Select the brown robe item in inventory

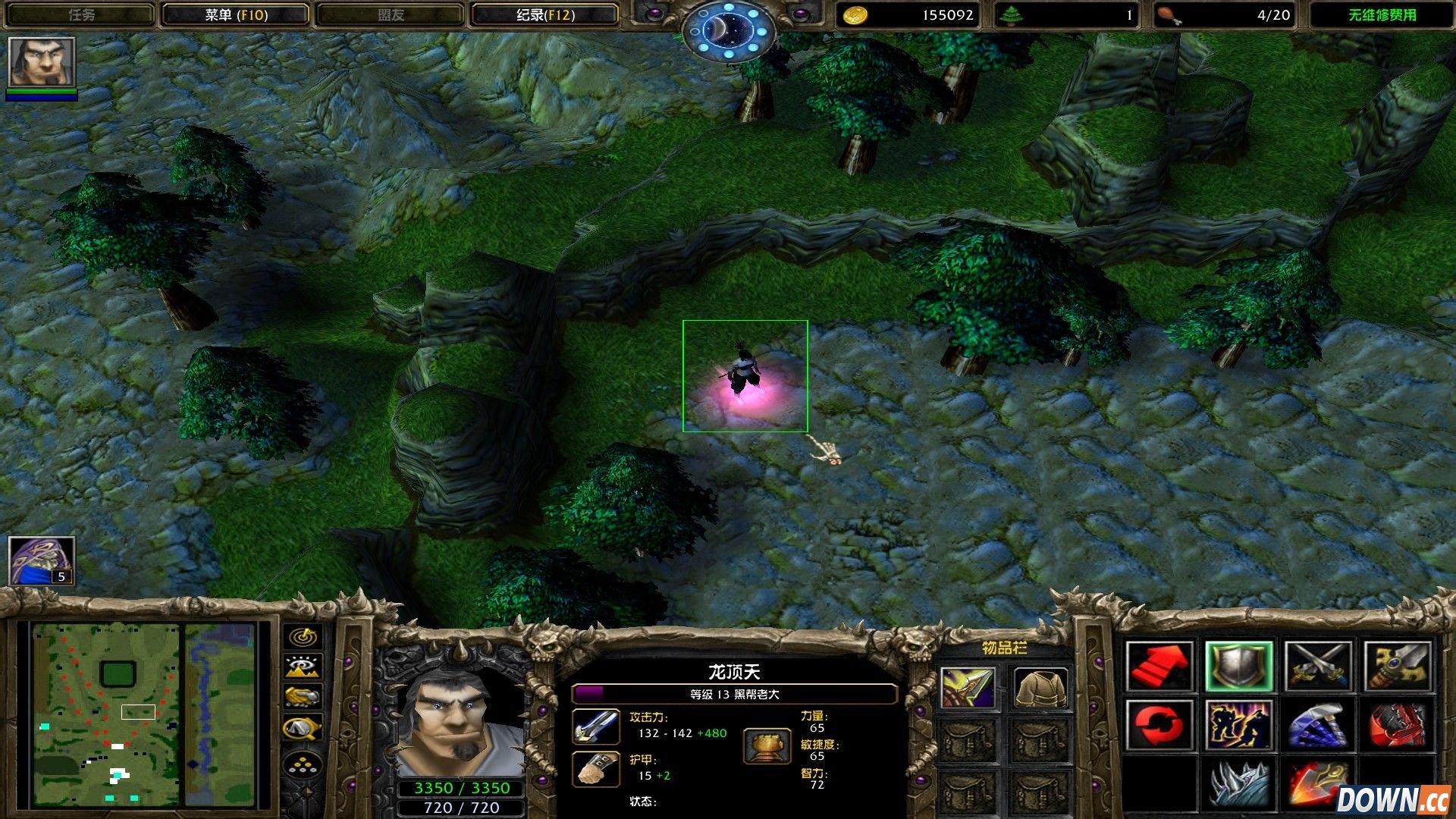pyautogui.click(x=1040, y=689)
